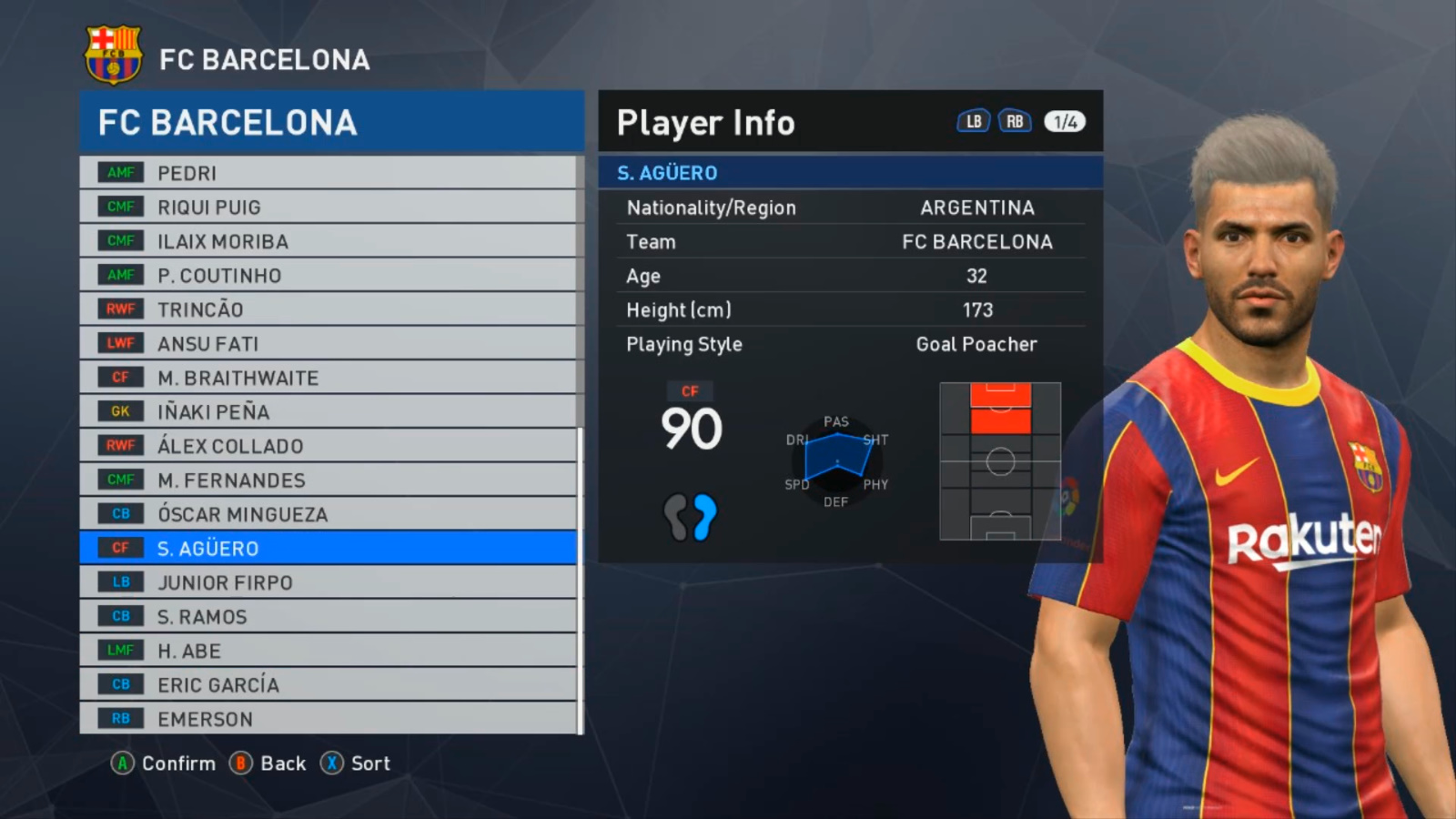Pick Eric García from the roster

click(328, 685)
